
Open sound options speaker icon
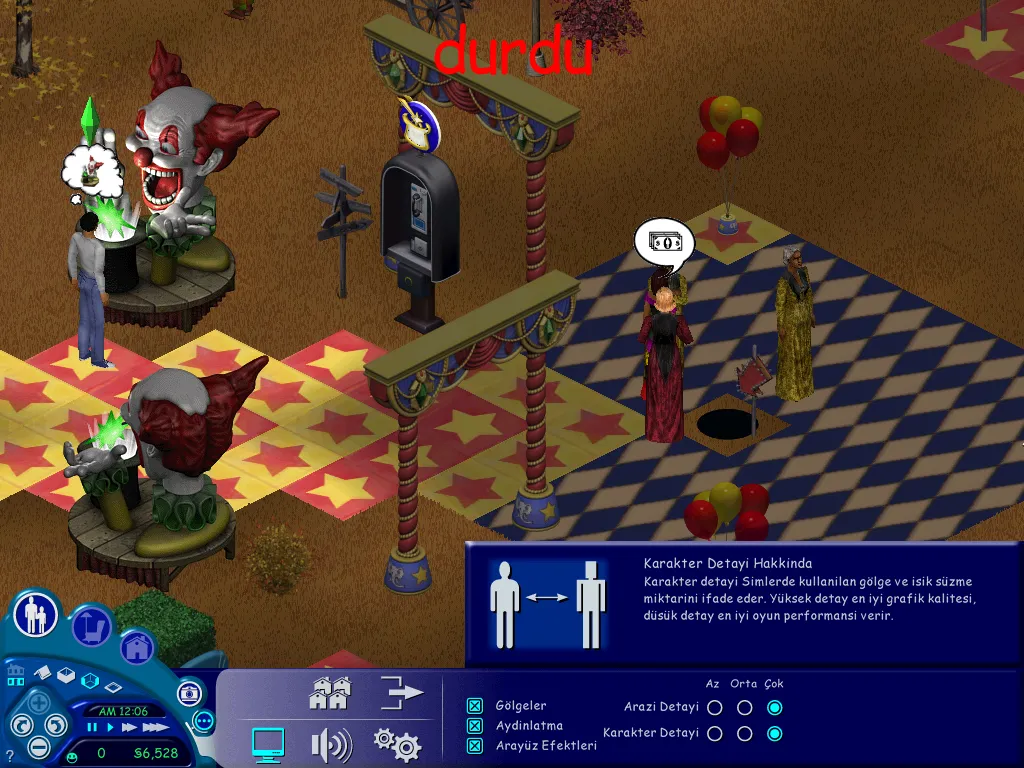click(x=331, y=744)
